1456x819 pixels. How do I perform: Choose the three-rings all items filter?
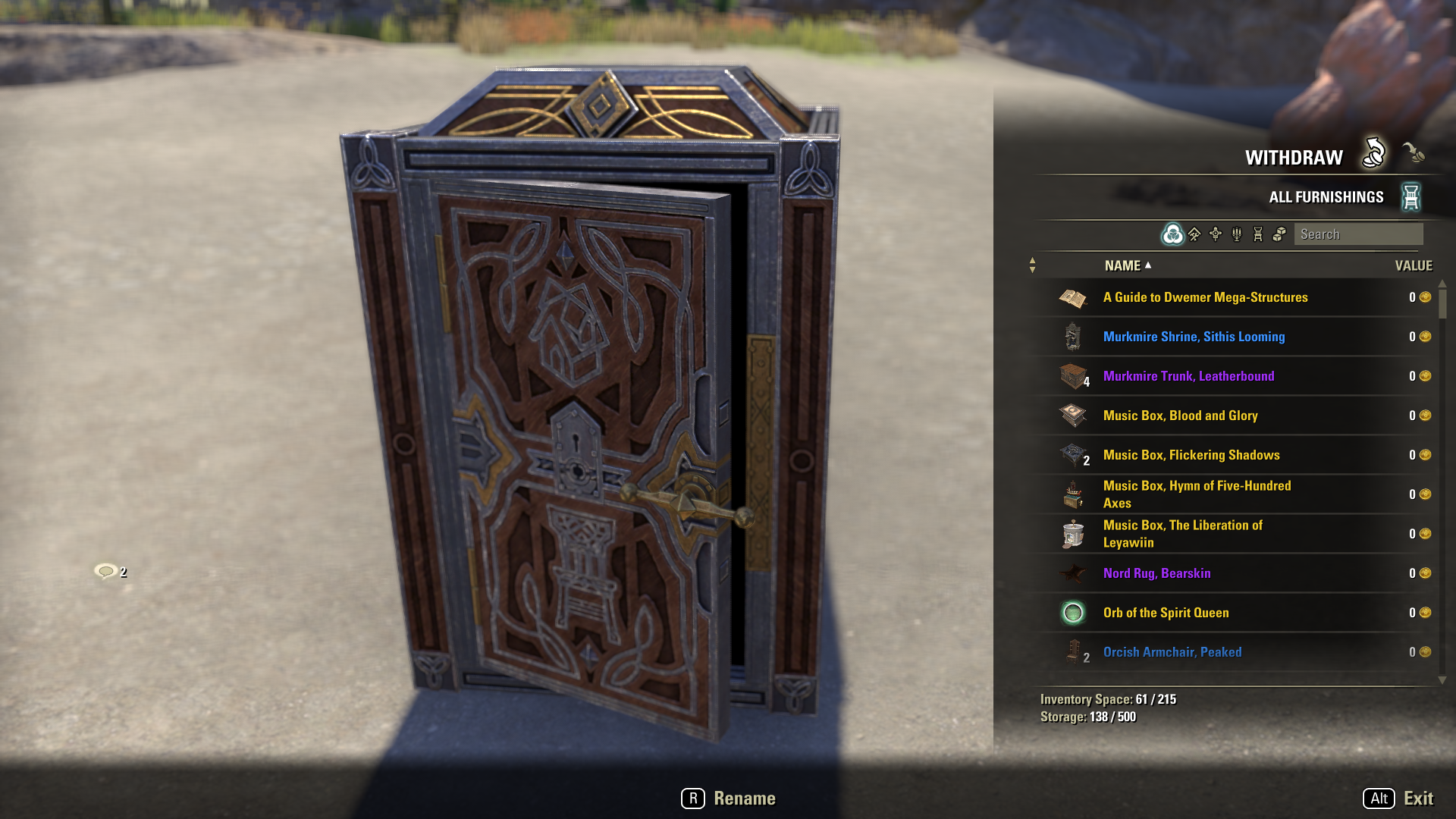click(1172, 234)
